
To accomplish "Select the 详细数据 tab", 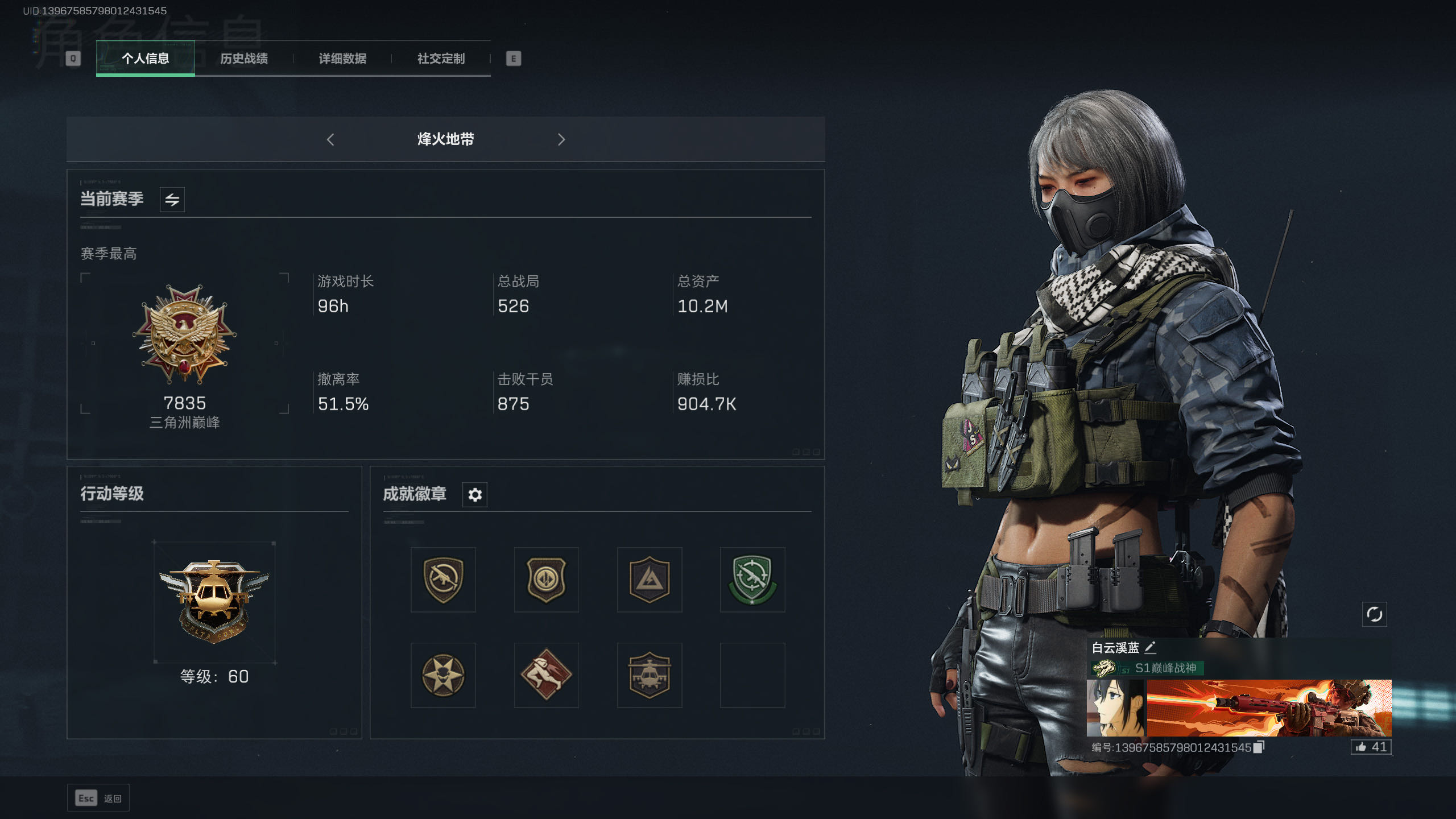I will pos(342,59).
